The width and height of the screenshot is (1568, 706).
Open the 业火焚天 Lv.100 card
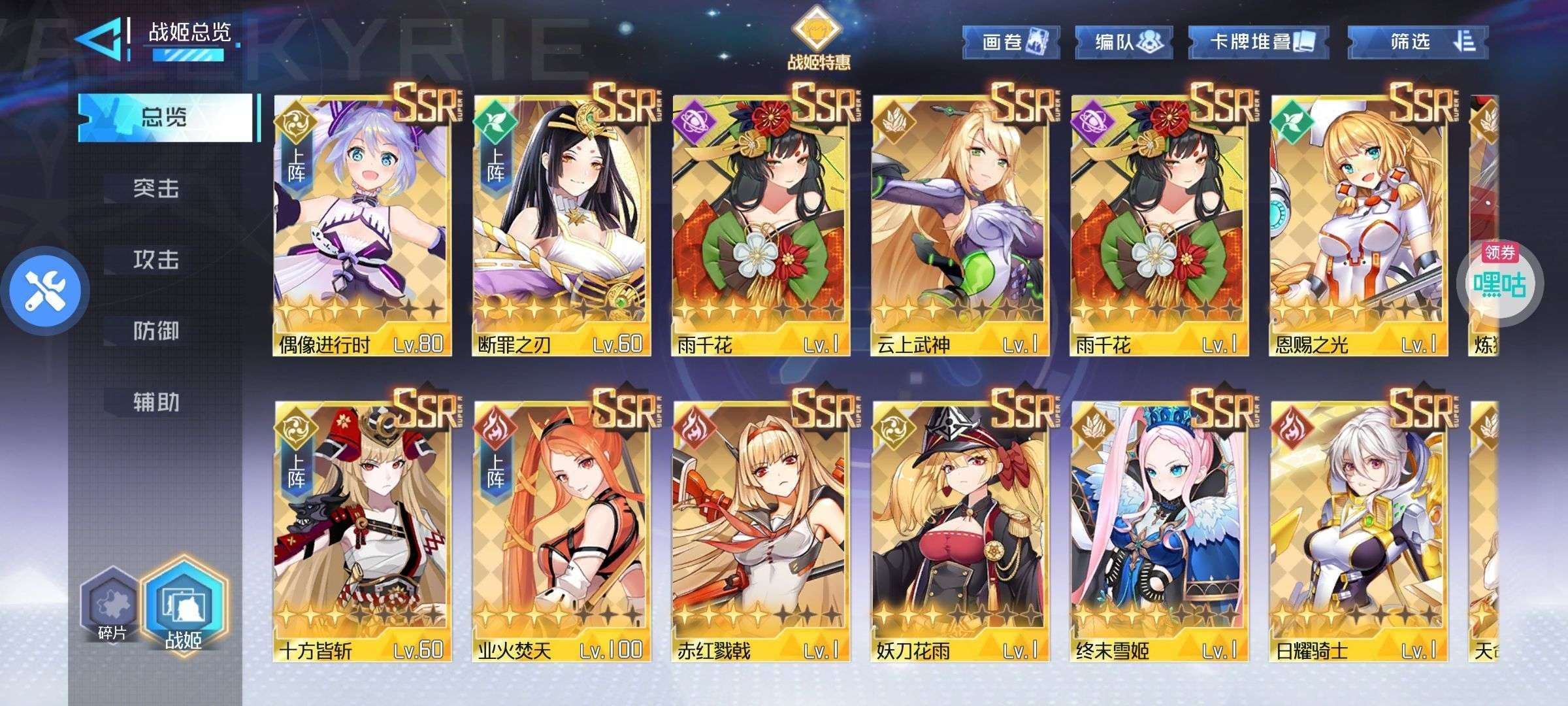[561, 531]
